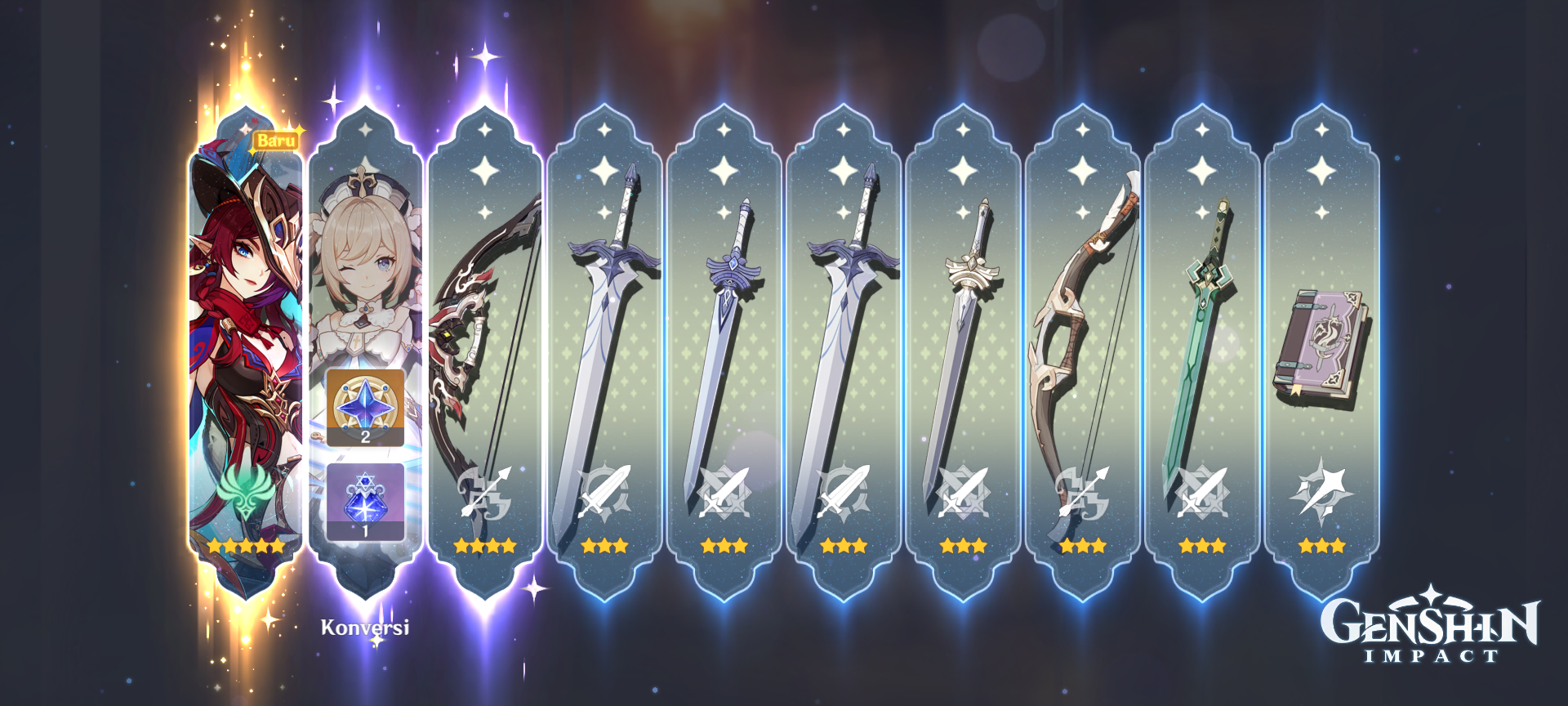Select the black 4-star bow card
The width and height of the screenshot is (1568, 706).
(488, 327)
